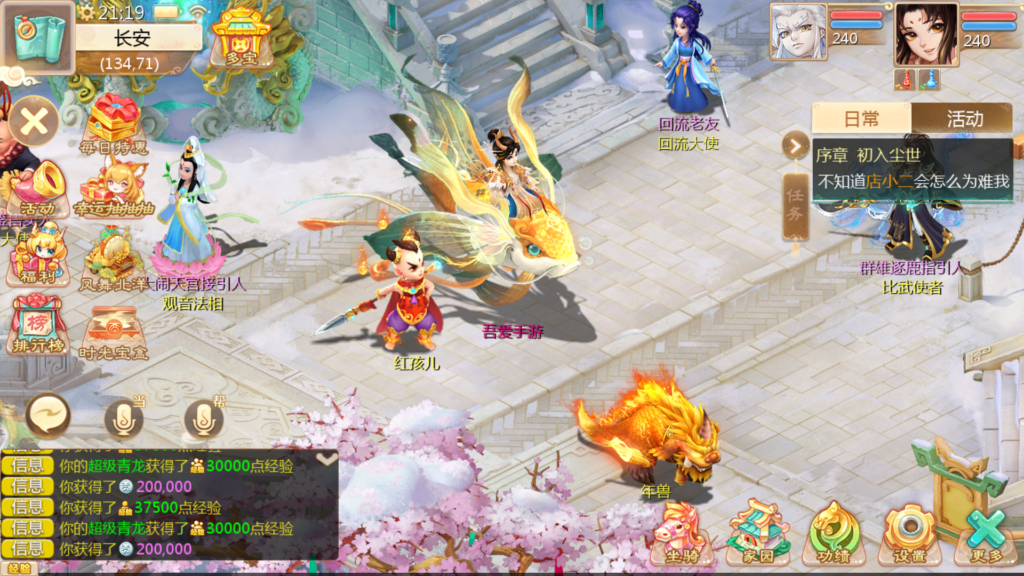Viewport: 1024px width, 576px height.
Task: Open the 时光宝盒 time treasure box
Action: tap(112, 330)
